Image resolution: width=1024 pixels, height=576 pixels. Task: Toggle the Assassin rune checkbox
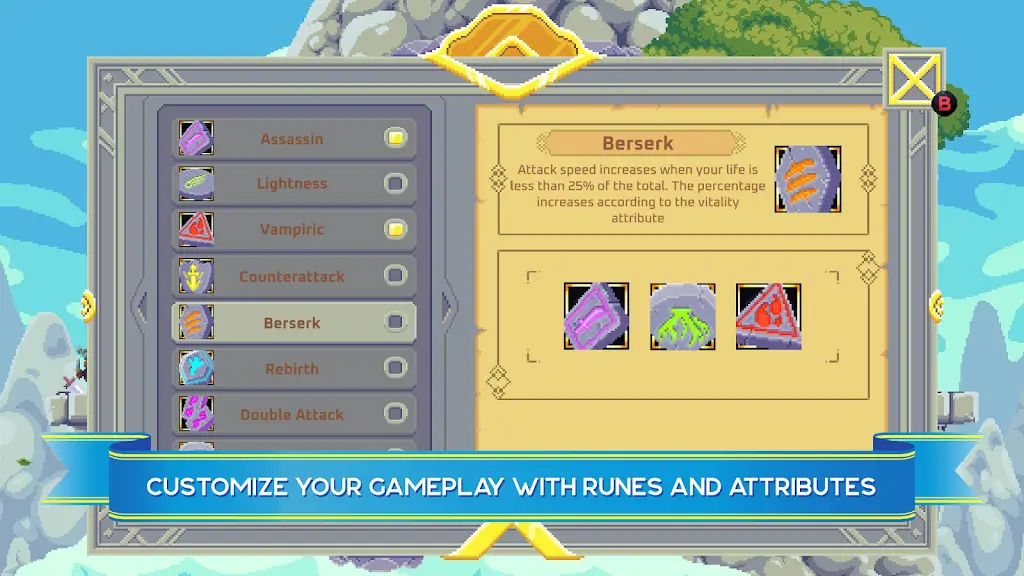pos(396,138)
